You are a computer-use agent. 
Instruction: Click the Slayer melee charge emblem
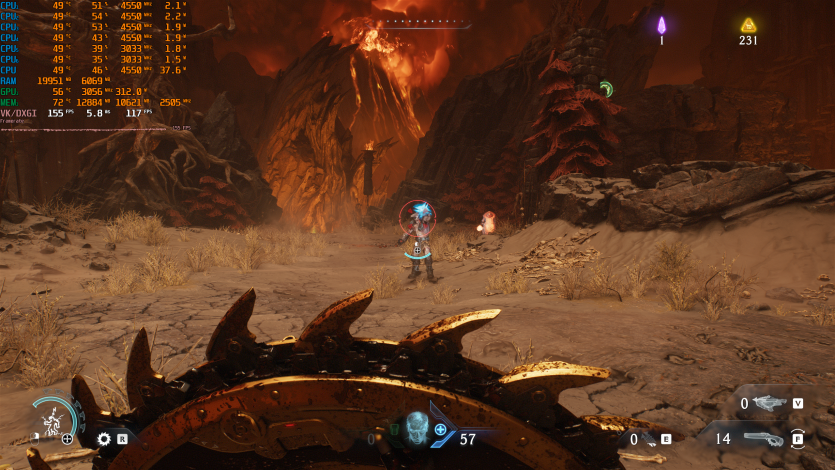(x=53, y=418)
